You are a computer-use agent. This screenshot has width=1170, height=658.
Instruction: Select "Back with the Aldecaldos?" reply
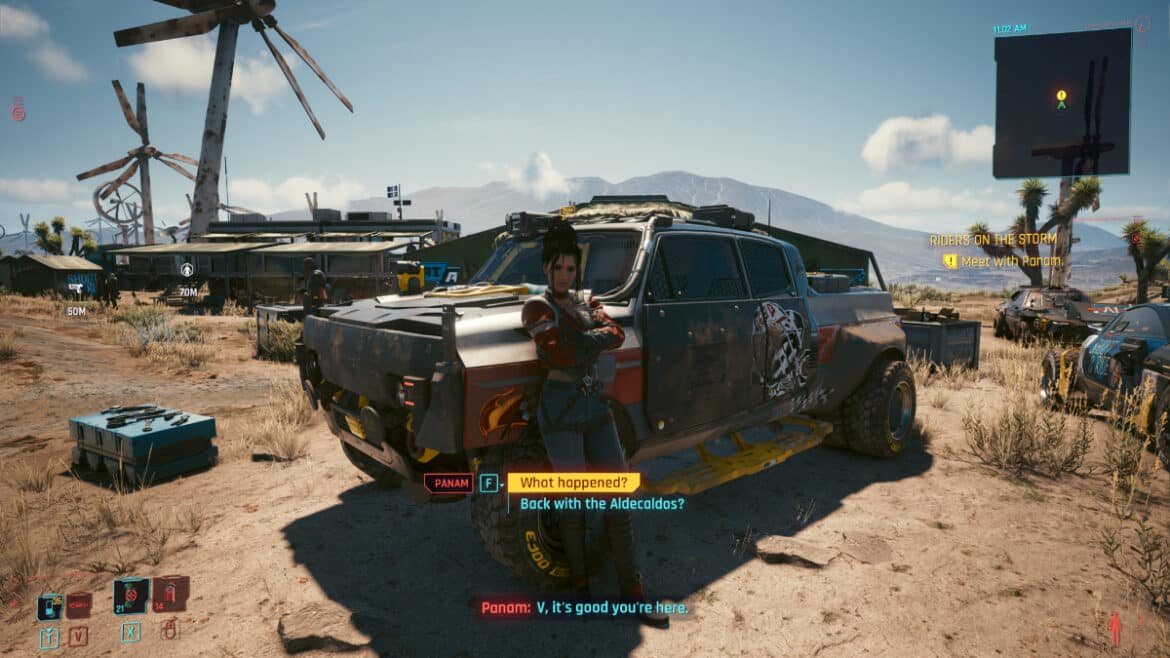click(602, 504)
